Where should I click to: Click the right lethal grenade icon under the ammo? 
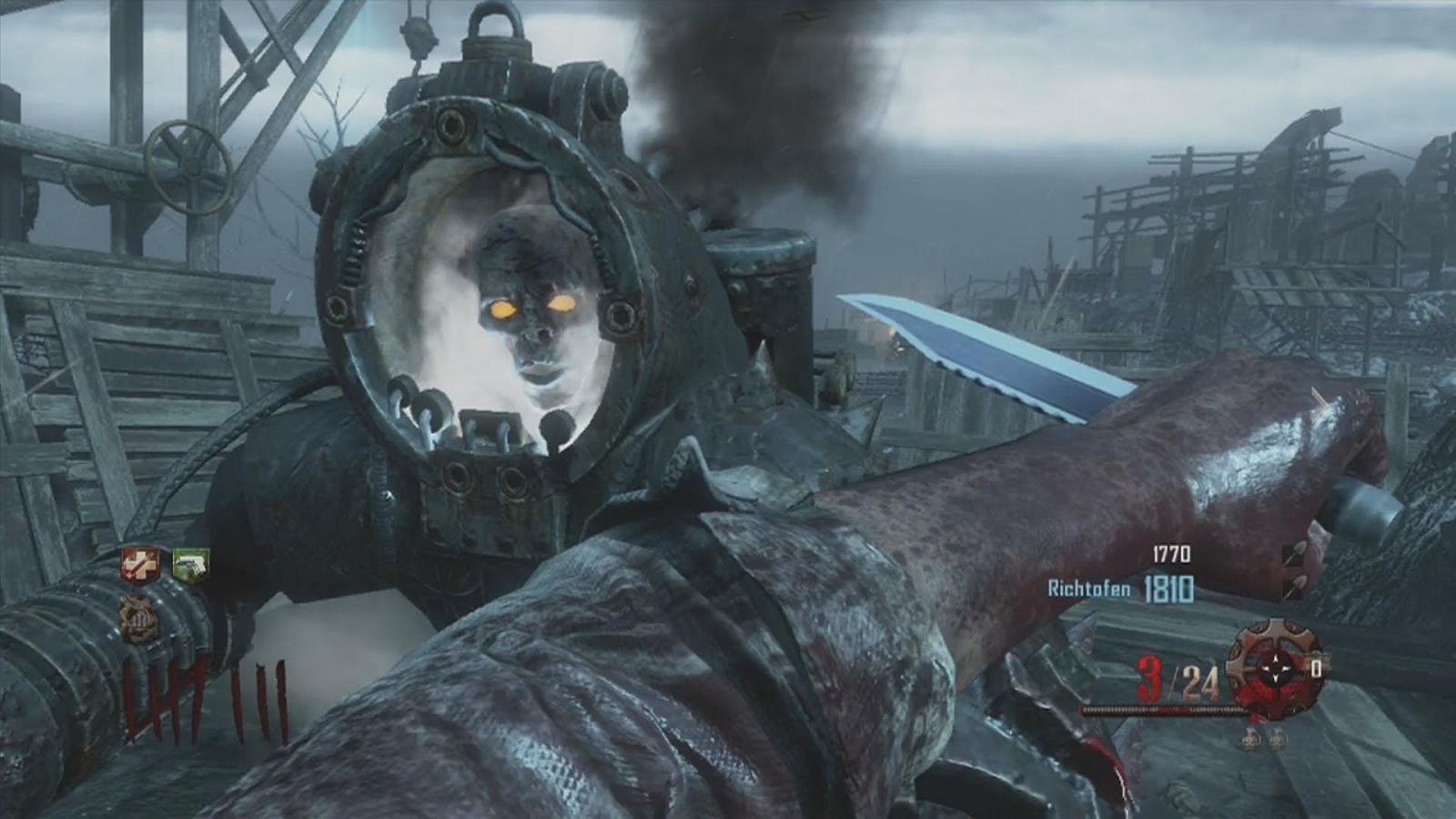click(1278, 739)
